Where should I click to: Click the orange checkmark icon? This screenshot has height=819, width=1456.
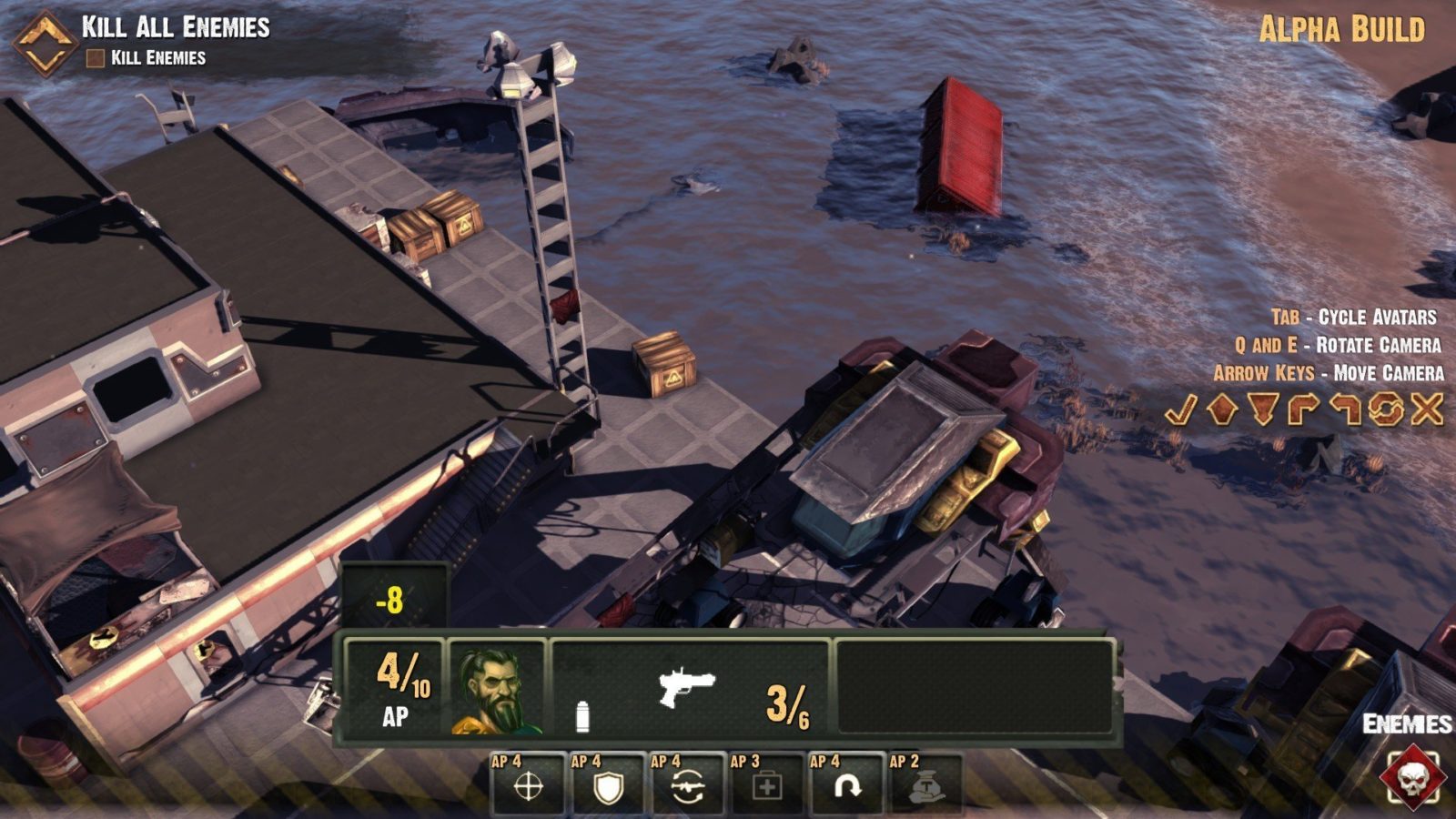[x=1180, y=410]
